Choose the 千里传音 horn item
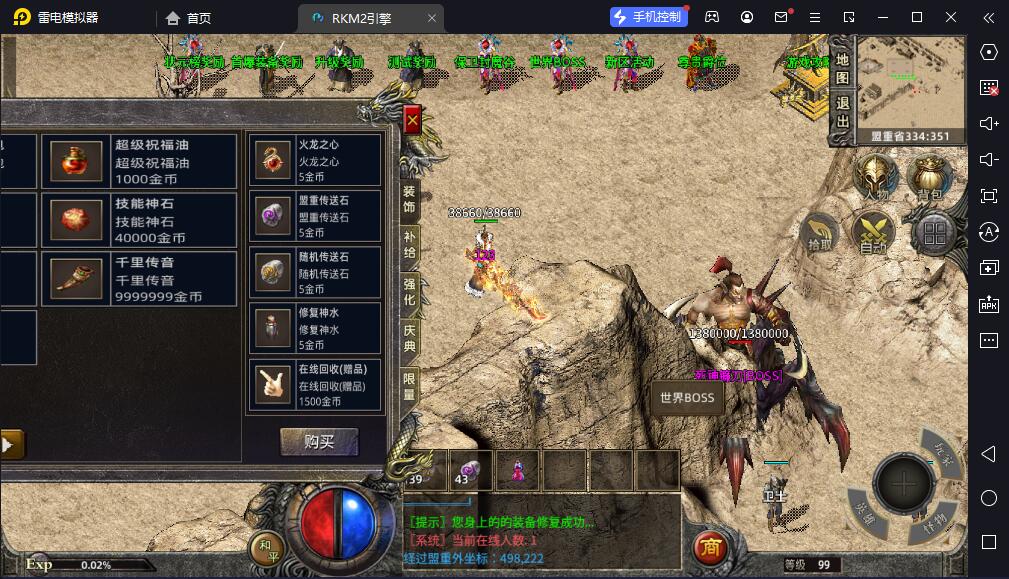The image size is (1009, 579). [139, 279]
